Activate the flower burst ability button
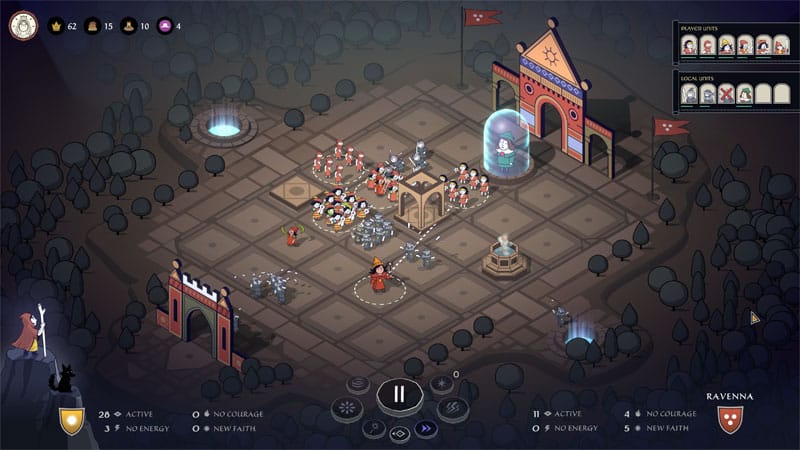The image size is (800, 450). [347, 409]
